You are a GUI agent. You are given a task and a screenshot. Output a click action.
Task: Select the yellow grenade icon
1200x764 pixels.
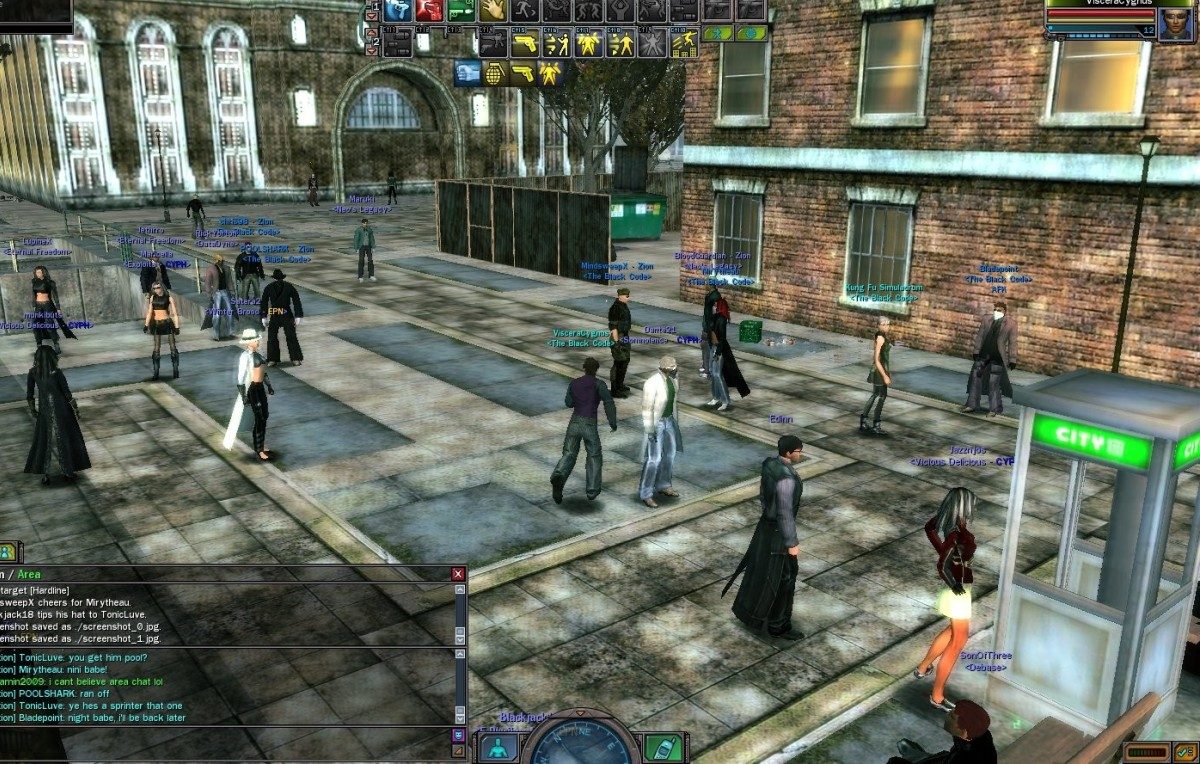point(495,73)
